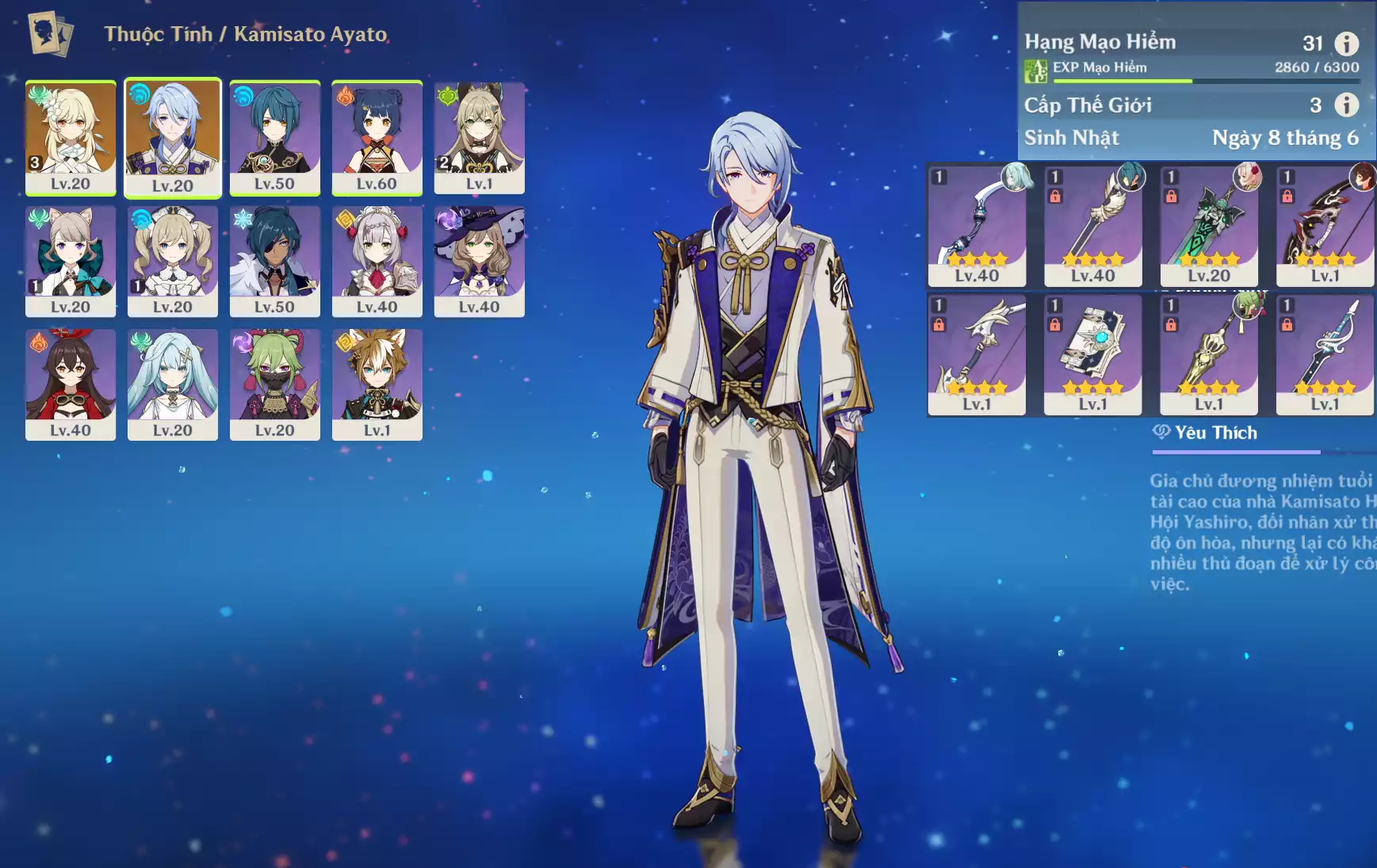
Task: Choose Gorou's Lv.1 character card
Action: tap(377, 384)
